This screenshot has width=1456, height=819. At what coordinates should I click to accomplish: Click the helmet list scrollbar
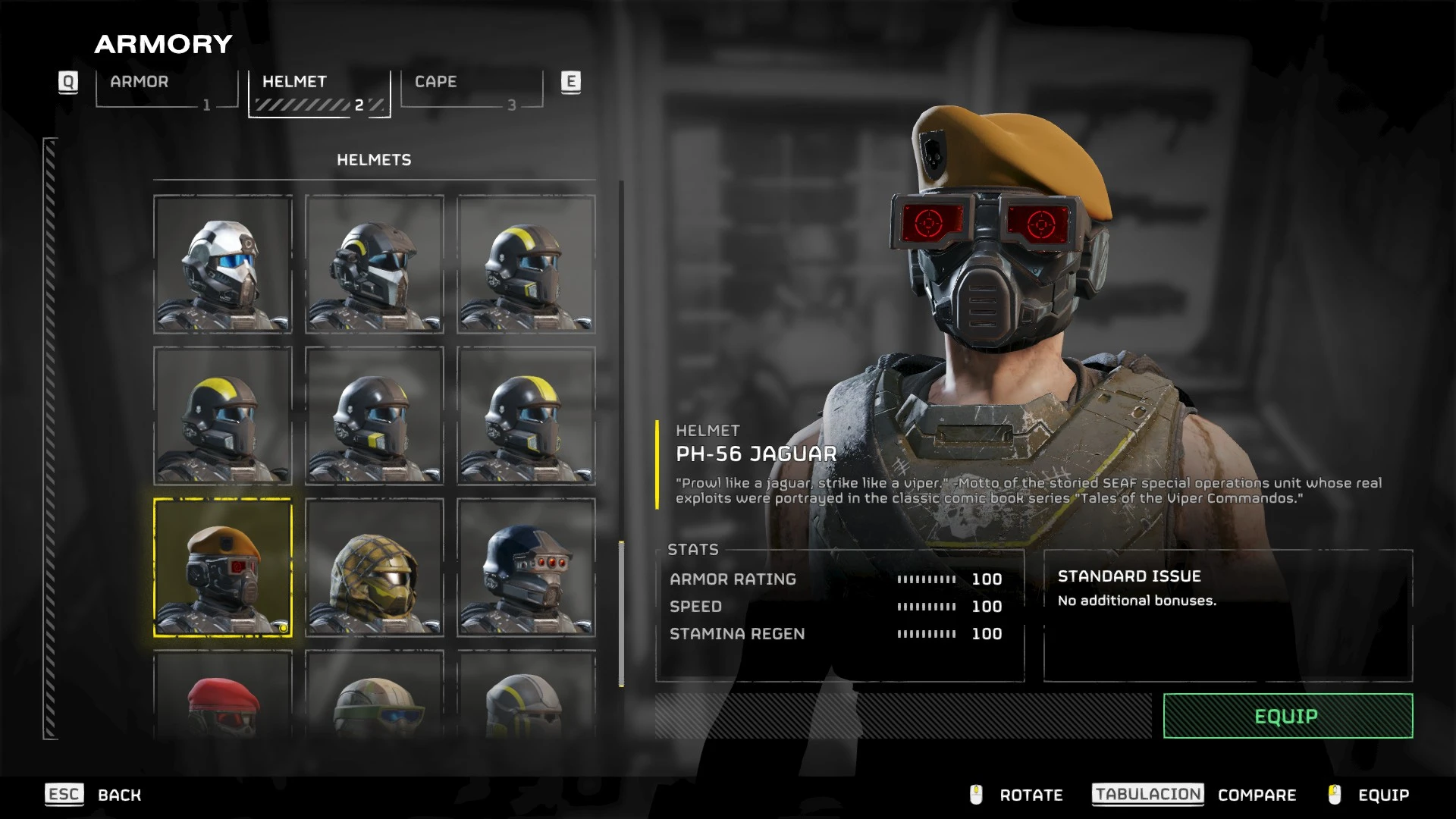coord(622,613)
